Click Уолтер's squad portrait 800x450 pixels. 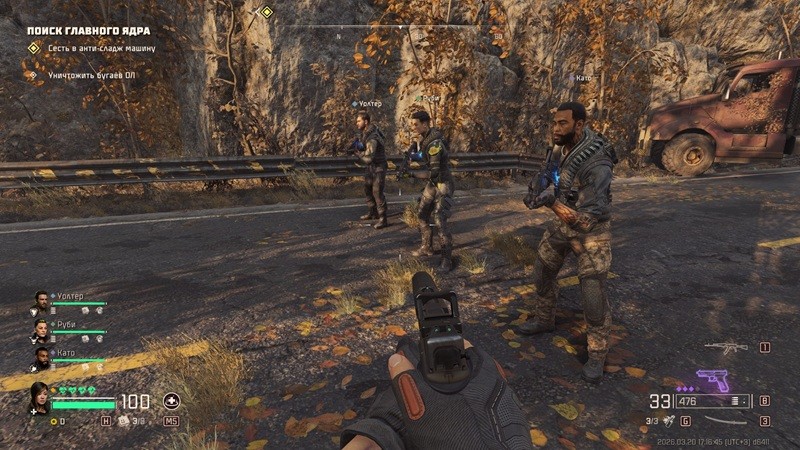[40, 299]
